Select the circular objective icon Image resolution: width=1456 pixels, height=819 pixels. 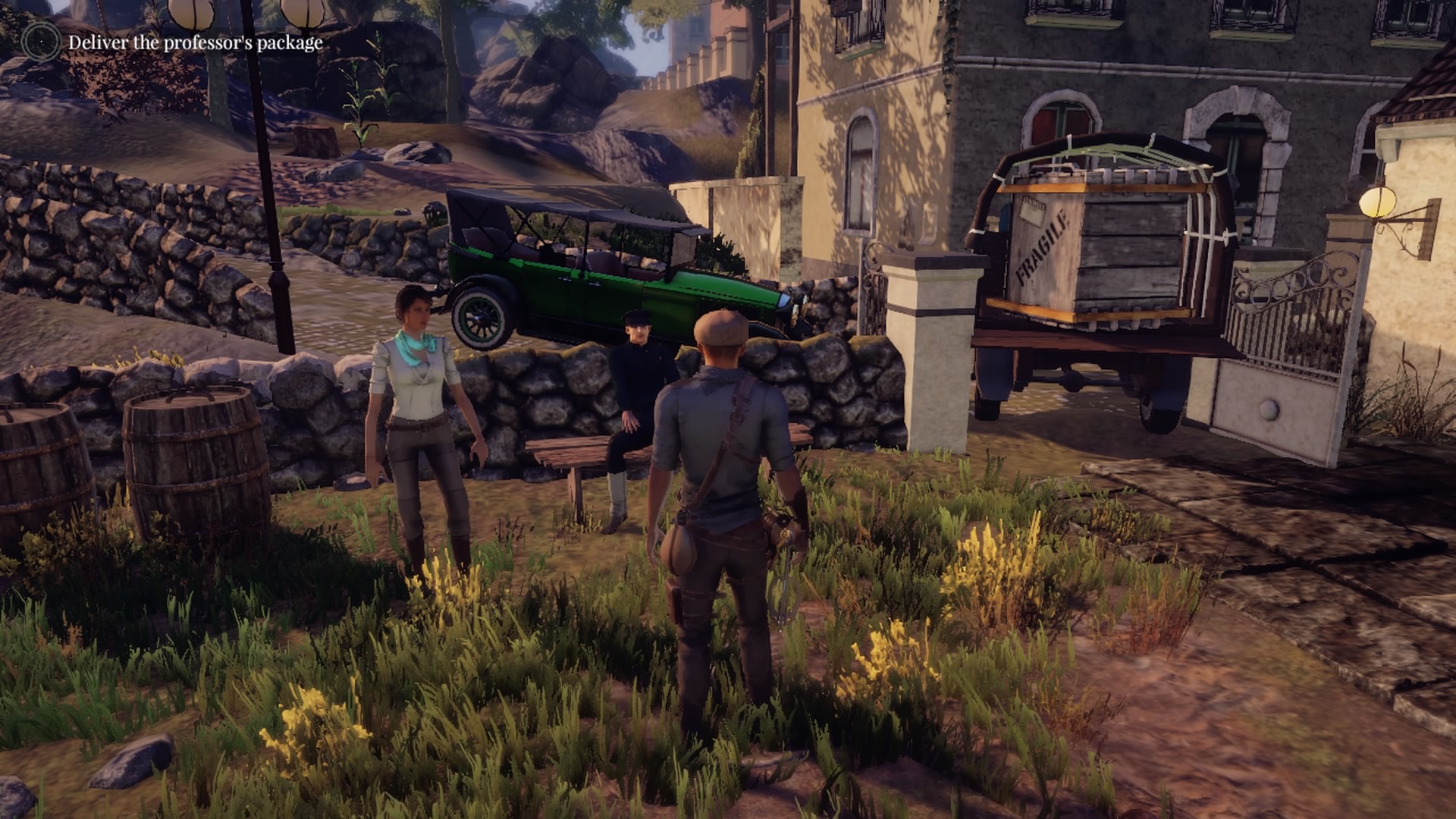pyautogui.click(x=40, y=41)
